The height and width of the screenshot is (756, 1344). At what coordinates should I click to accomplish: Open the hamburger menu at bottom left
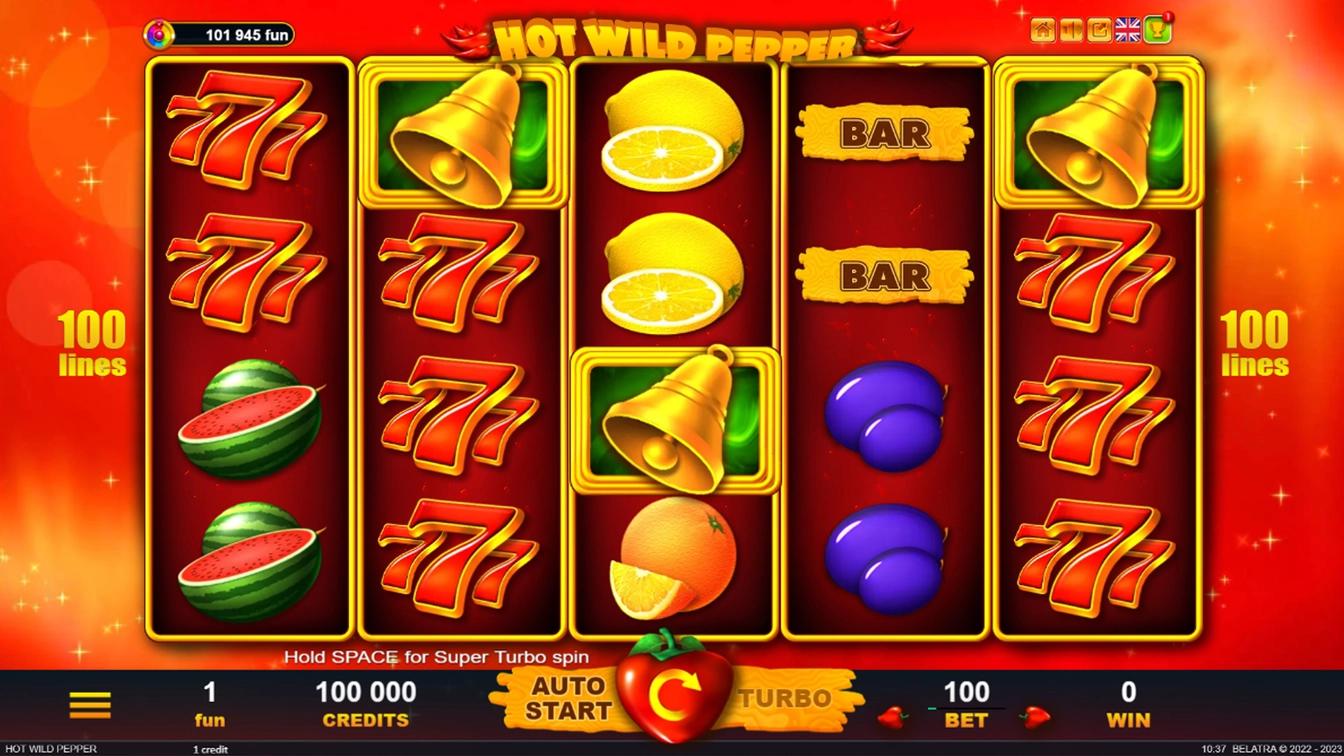point(90,704)
